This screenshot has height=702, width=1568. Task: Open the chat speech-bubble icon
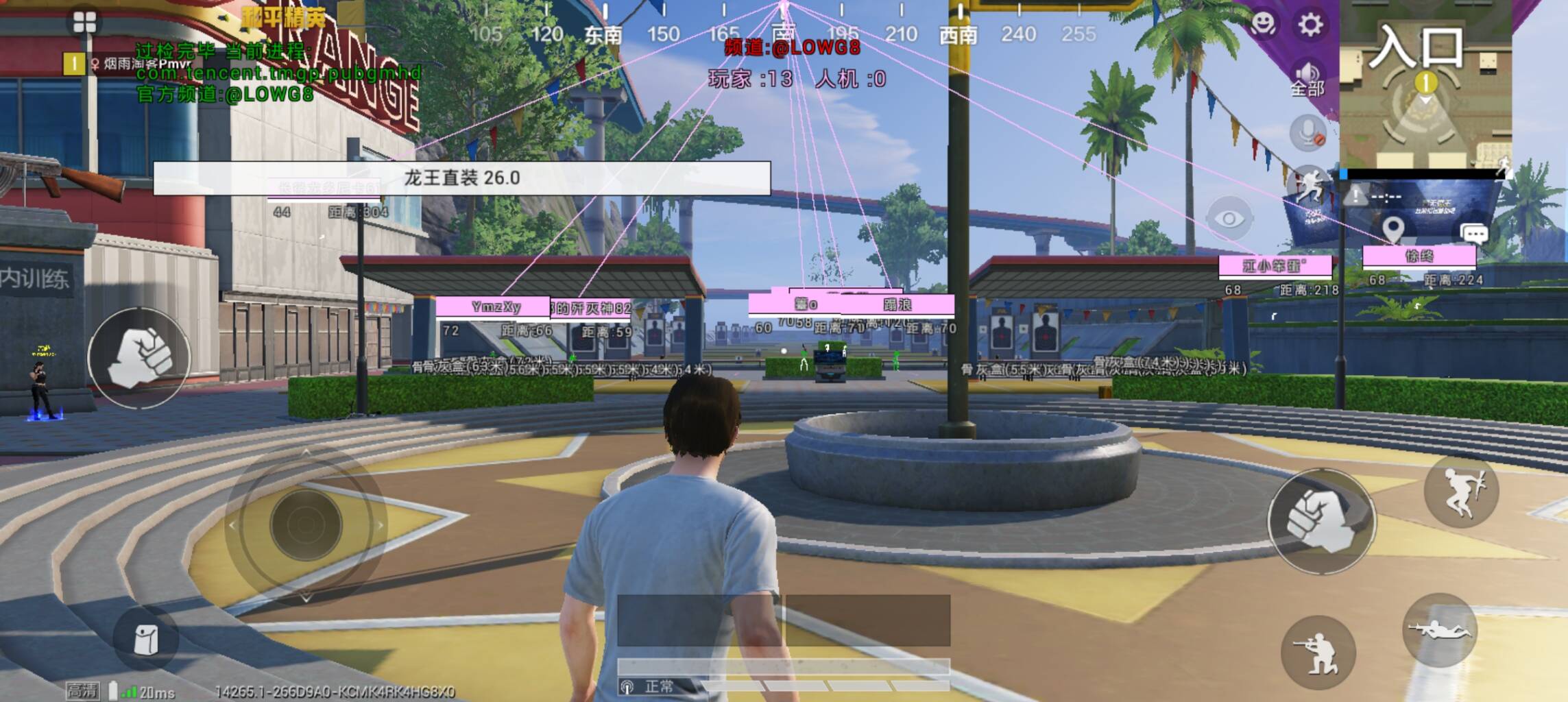1474,234
